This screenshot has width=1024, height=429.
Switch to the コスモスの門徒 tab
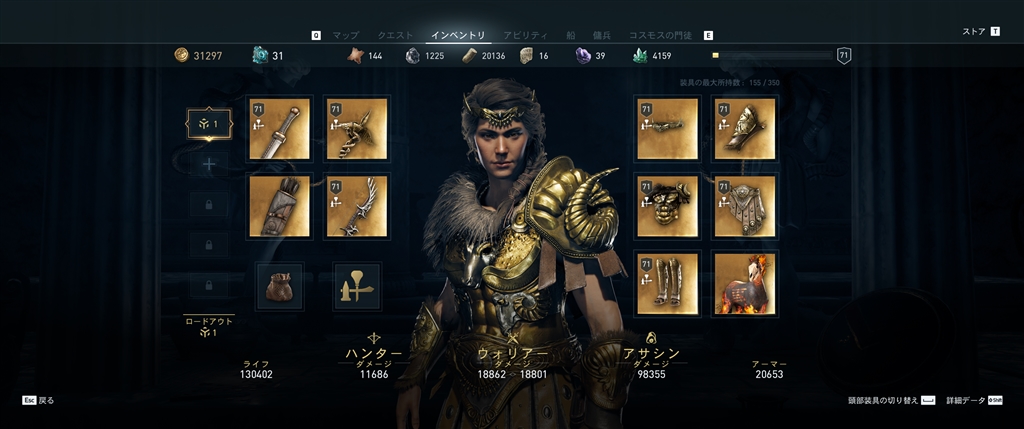pos(660,35)
